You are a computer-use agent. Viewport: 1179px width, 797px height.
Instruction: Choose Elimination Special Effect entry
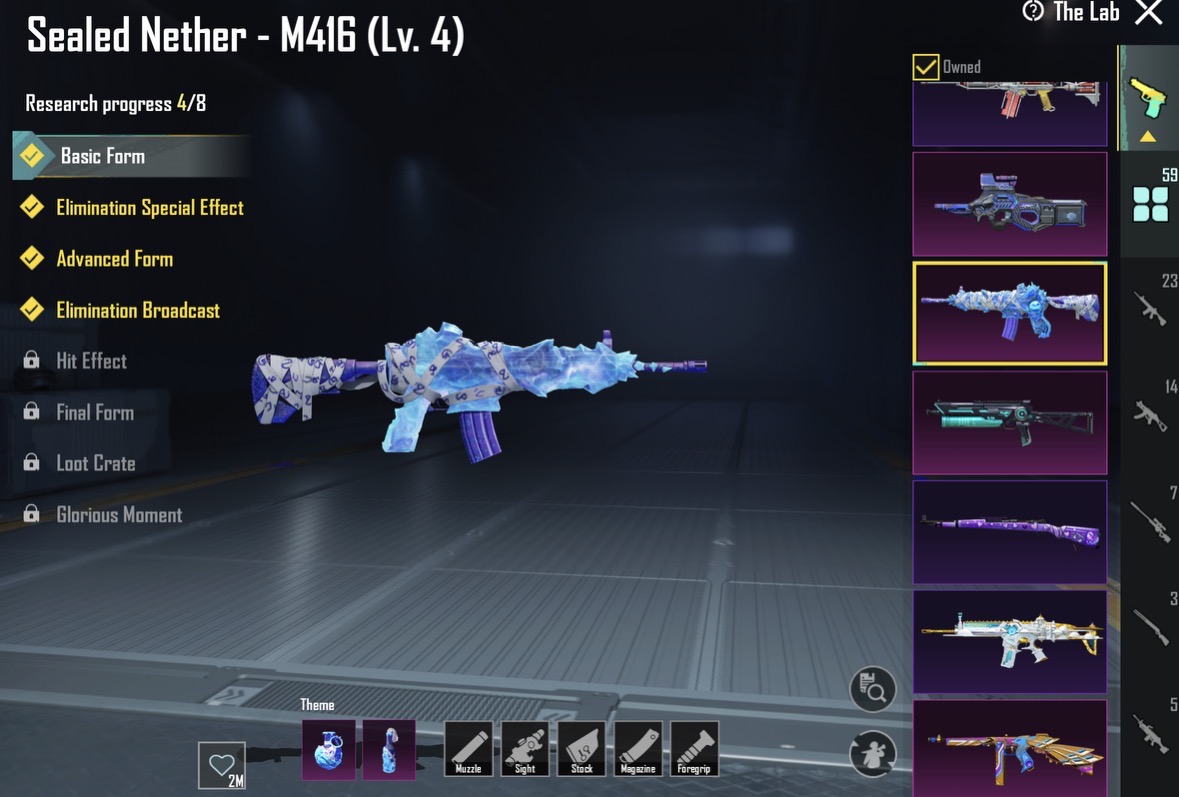click(149, 208)
